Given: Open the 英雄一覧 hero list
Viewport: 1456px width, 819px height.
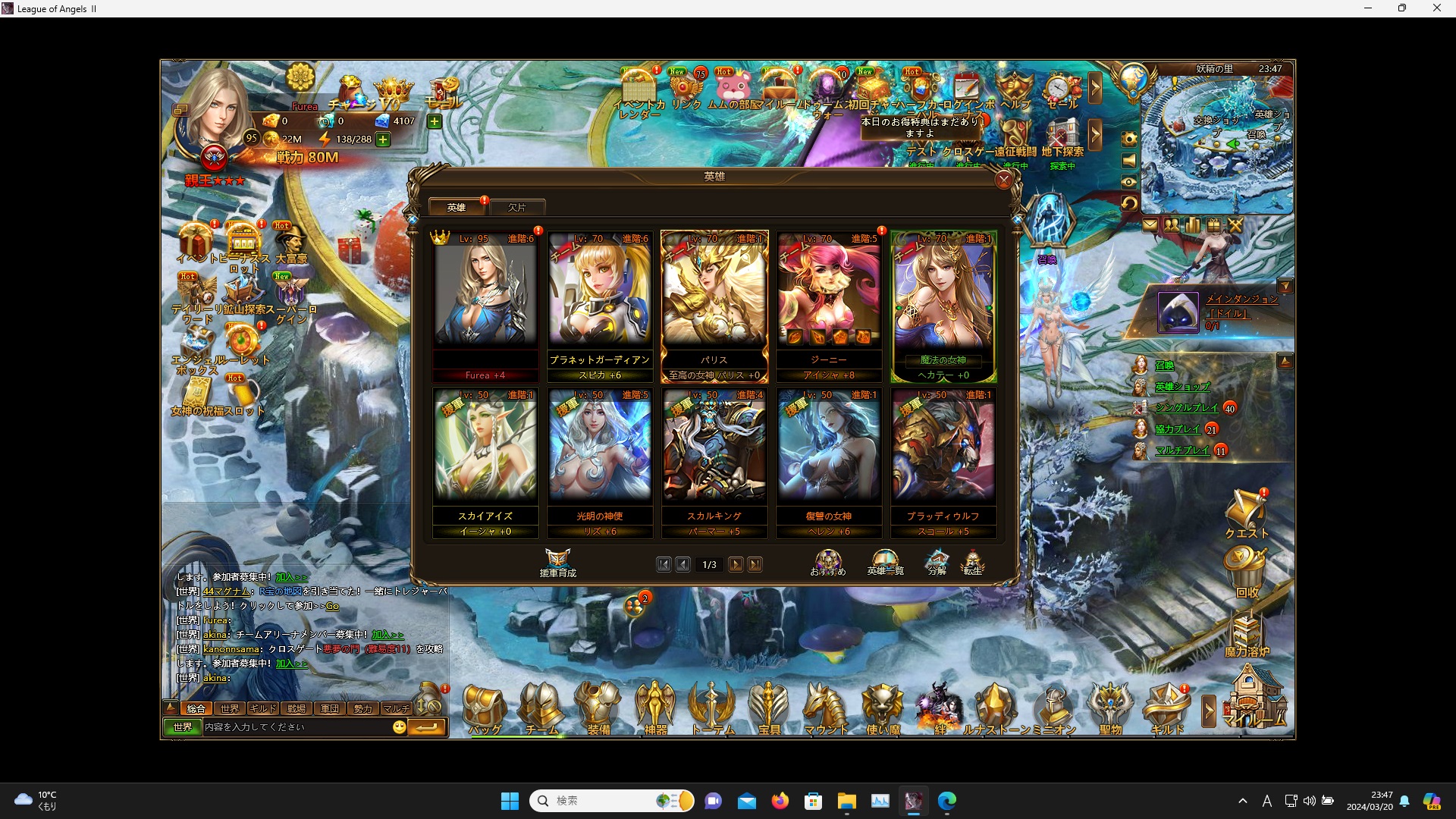Looking at the screenshot, I should [x=885, y=563].
